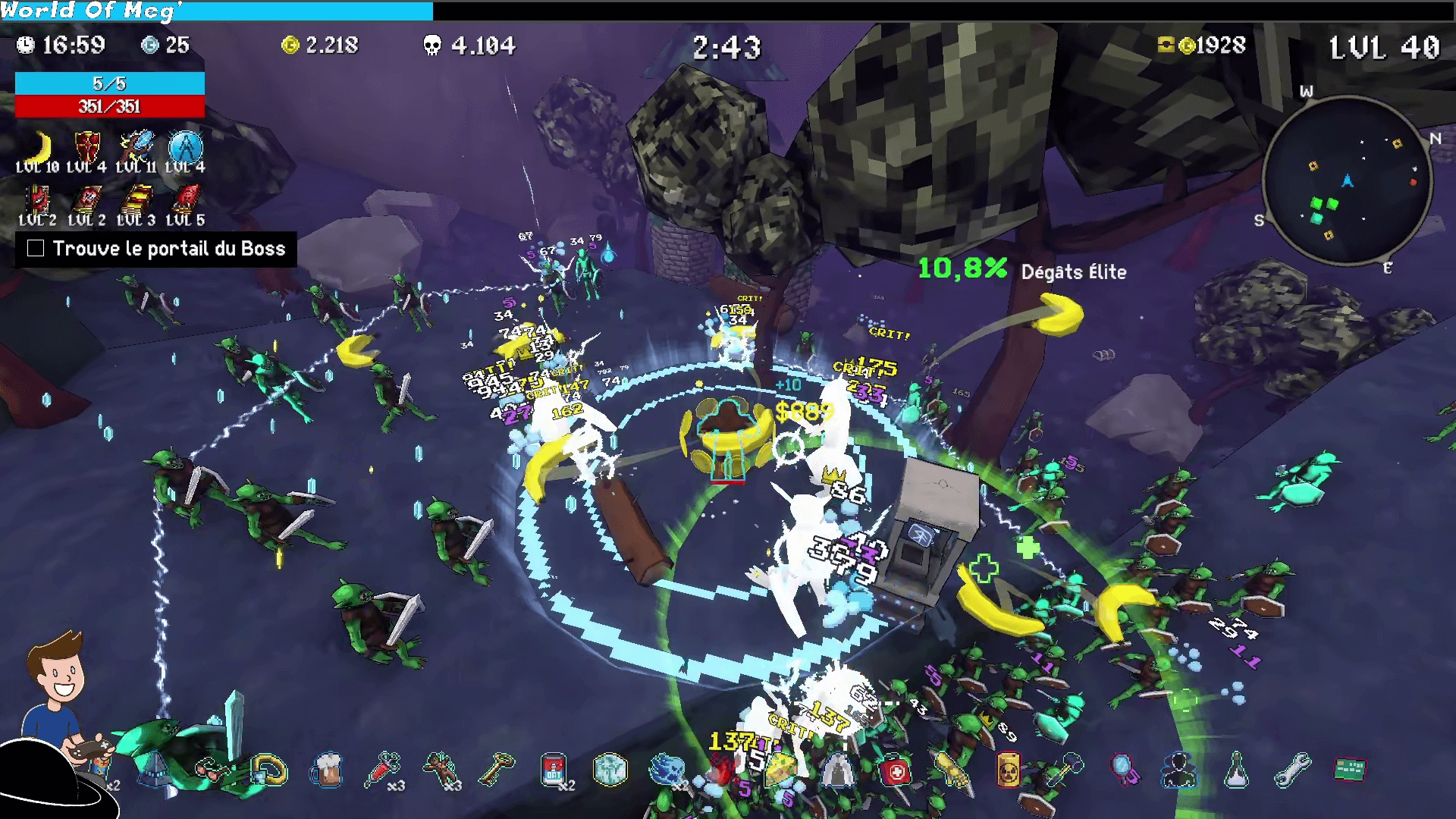Image resolution: width=1456 pixels, height=819 pixels.
Task: Select the wrench item
Action: pyautogui.click(x=1292, y=770)
